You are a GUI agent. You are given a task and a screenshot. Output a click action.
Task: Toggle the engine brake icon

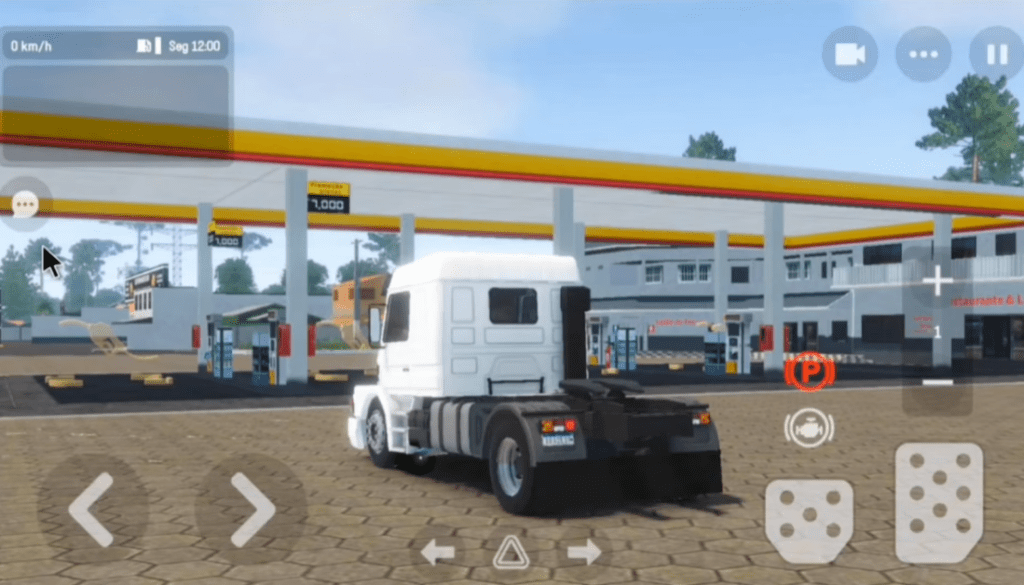pos(809,428)
